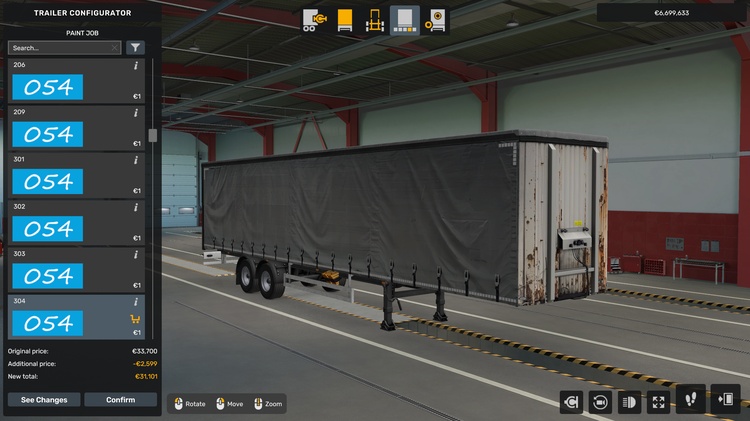Open the See Changes summary

tap(44, 400)
